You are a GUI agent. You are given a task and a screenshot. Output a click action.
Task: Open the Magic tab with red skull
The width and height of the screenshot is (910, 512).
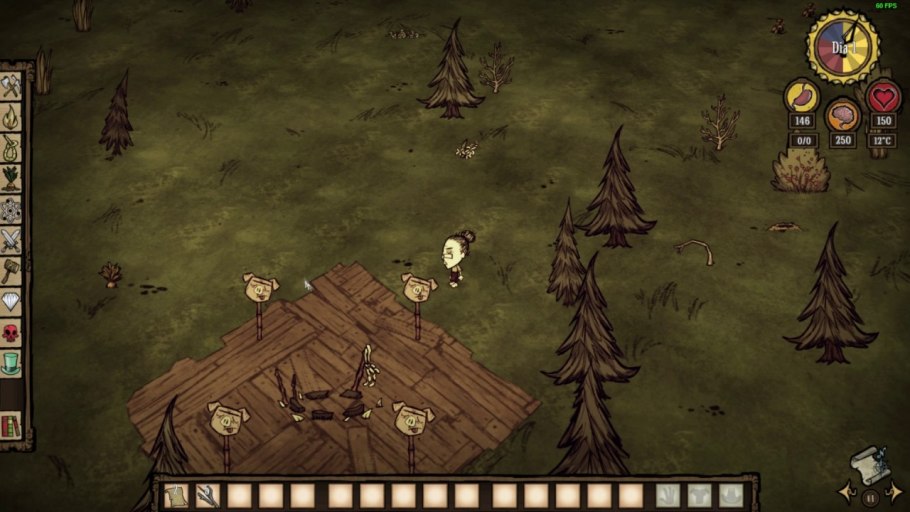coord(11,332)
